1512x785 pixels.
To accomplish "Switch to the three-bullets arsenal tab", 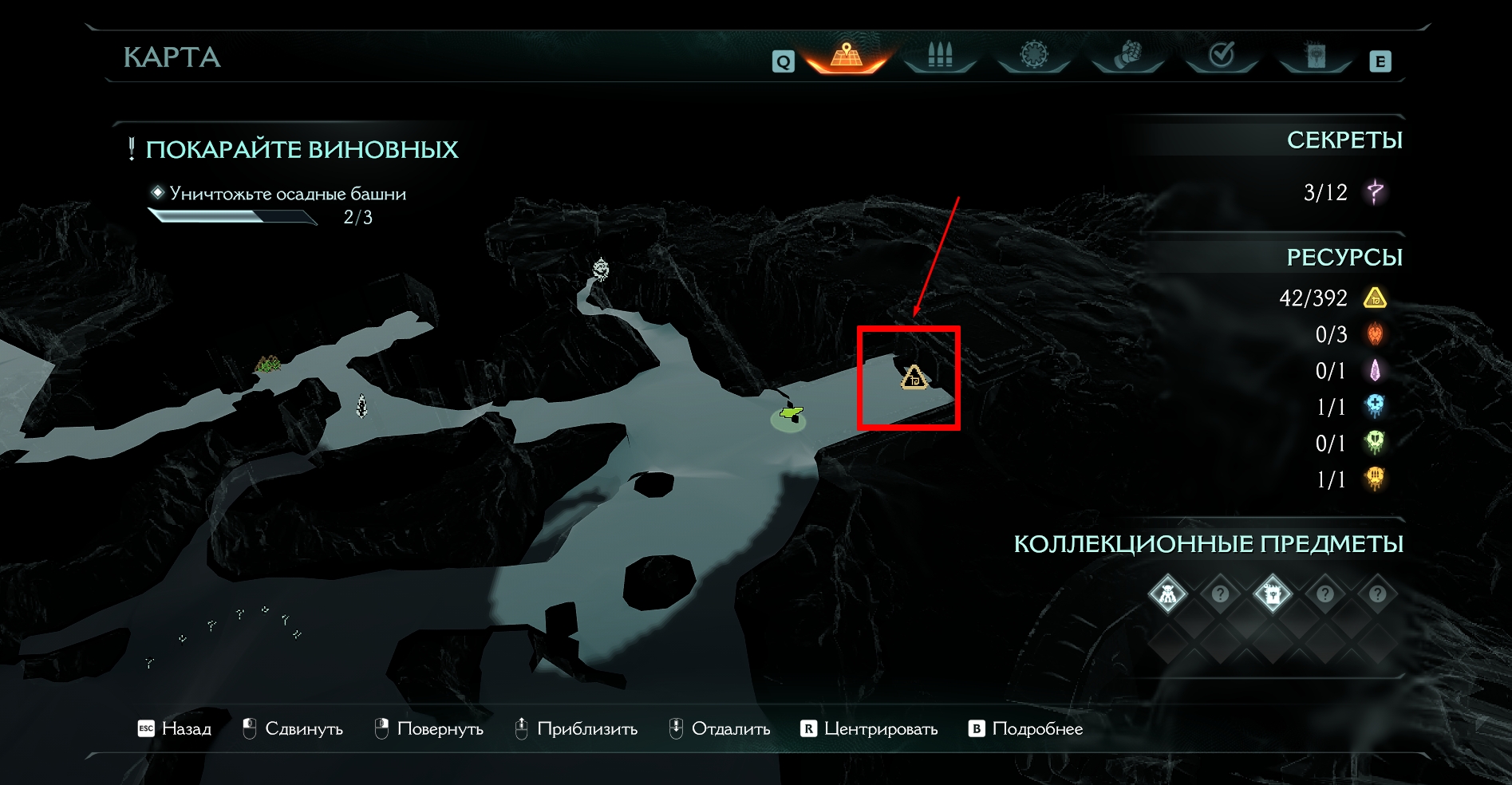I will 940,56.
